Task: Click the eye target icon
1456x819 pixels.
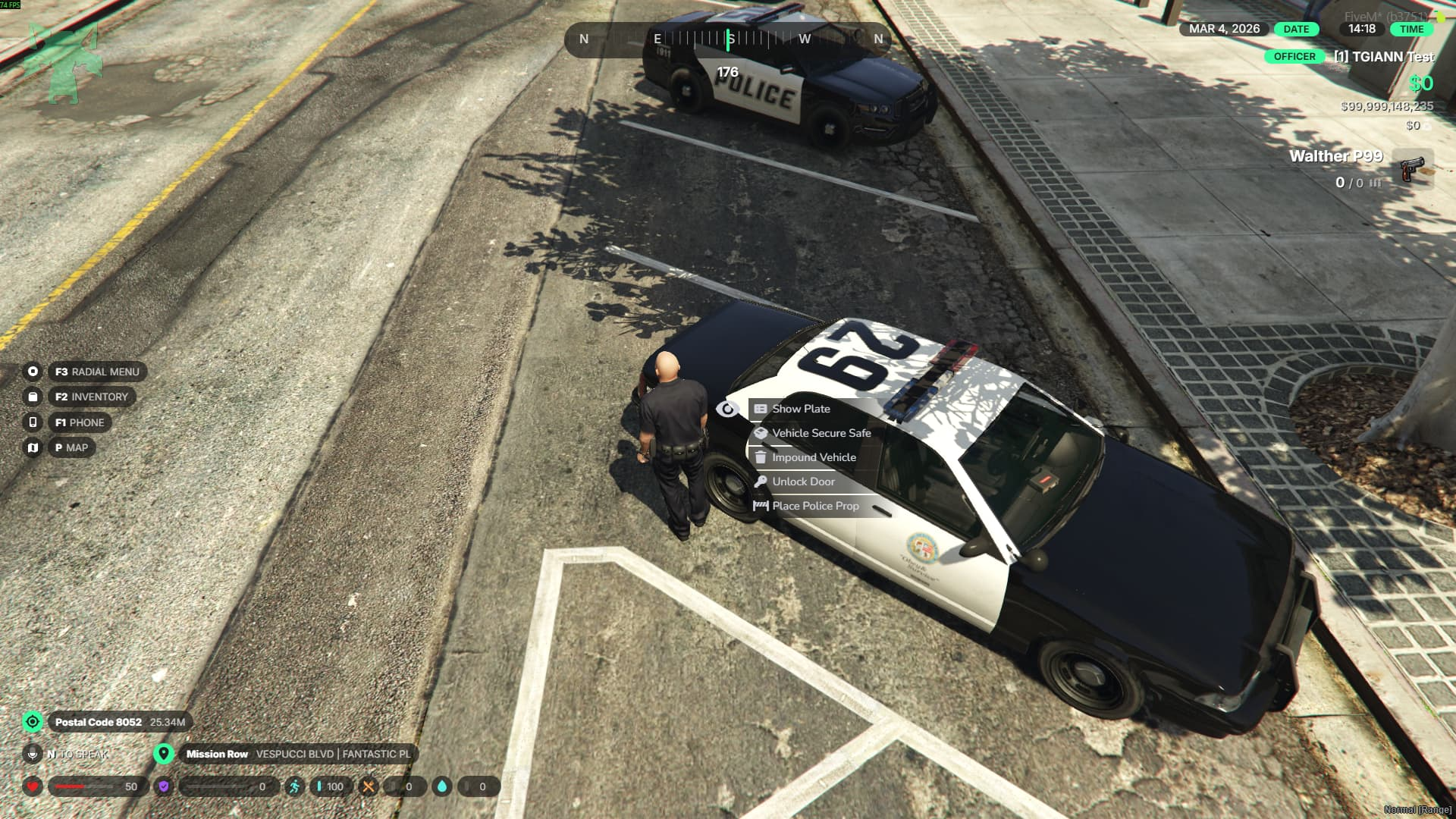Action: [727, 409]
